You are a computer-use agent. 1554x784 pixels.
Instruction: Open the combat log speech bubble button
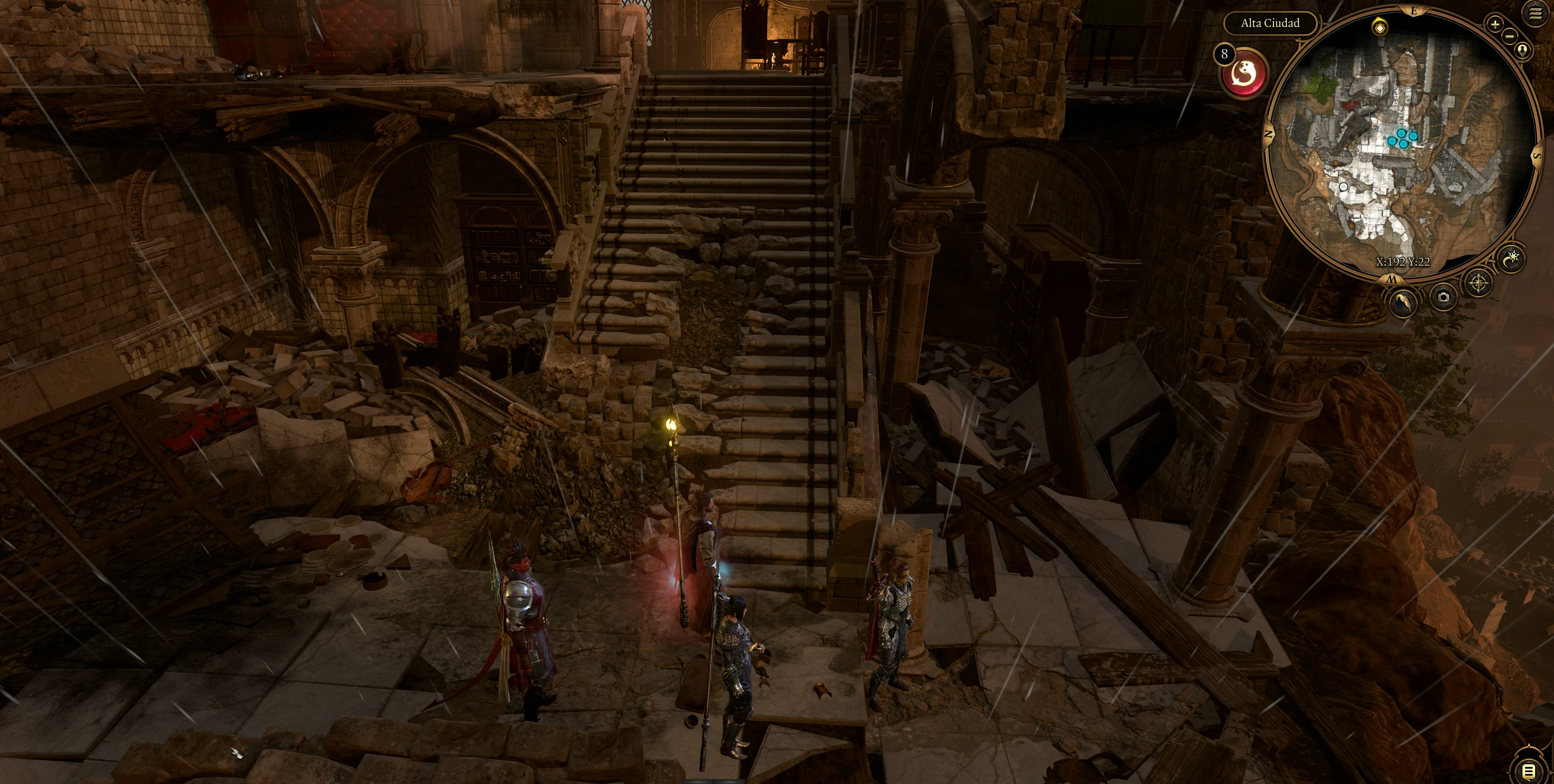tap(1529, 770)
